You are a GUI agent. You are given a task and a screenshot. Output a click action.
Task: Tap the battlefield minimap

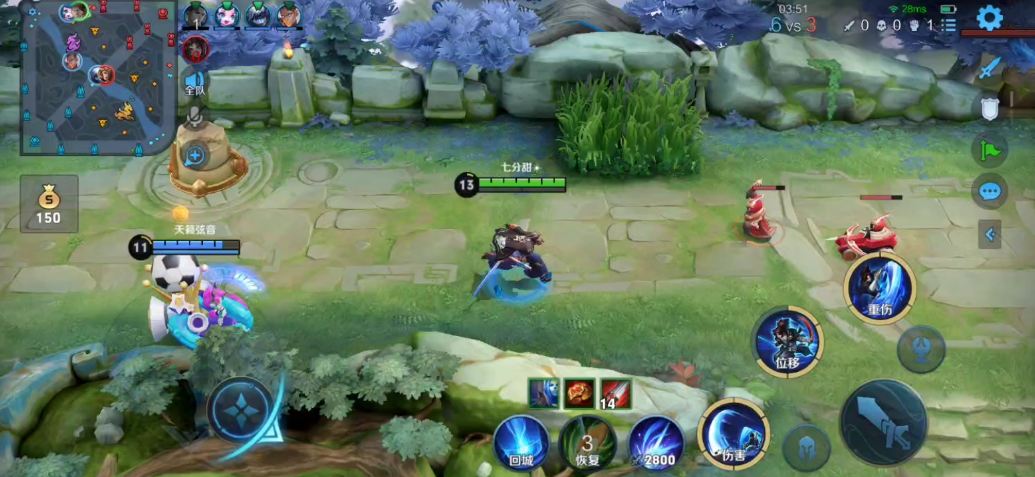pyautogui.click(x=98, y=78)
